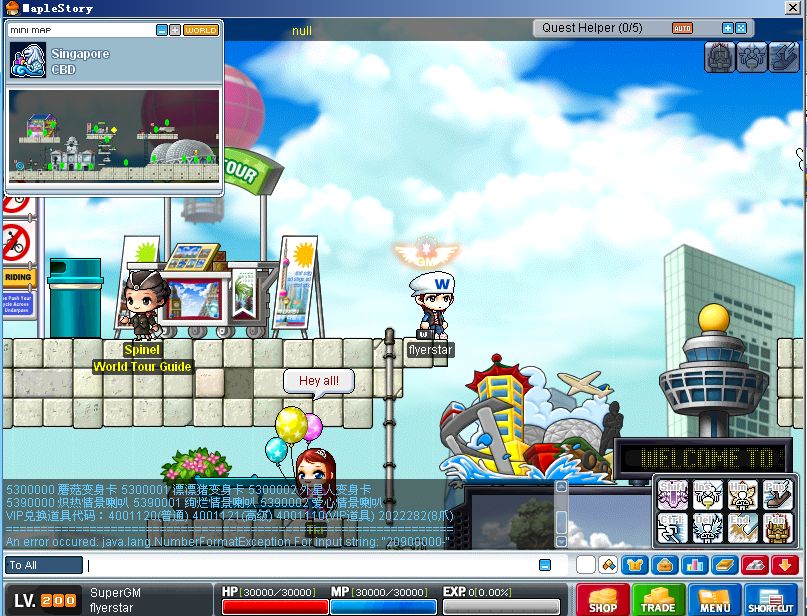Open the equipment shirt icon button
This screenshot has width=807, height=616.
pyautogui.click(x=633, y=565)
